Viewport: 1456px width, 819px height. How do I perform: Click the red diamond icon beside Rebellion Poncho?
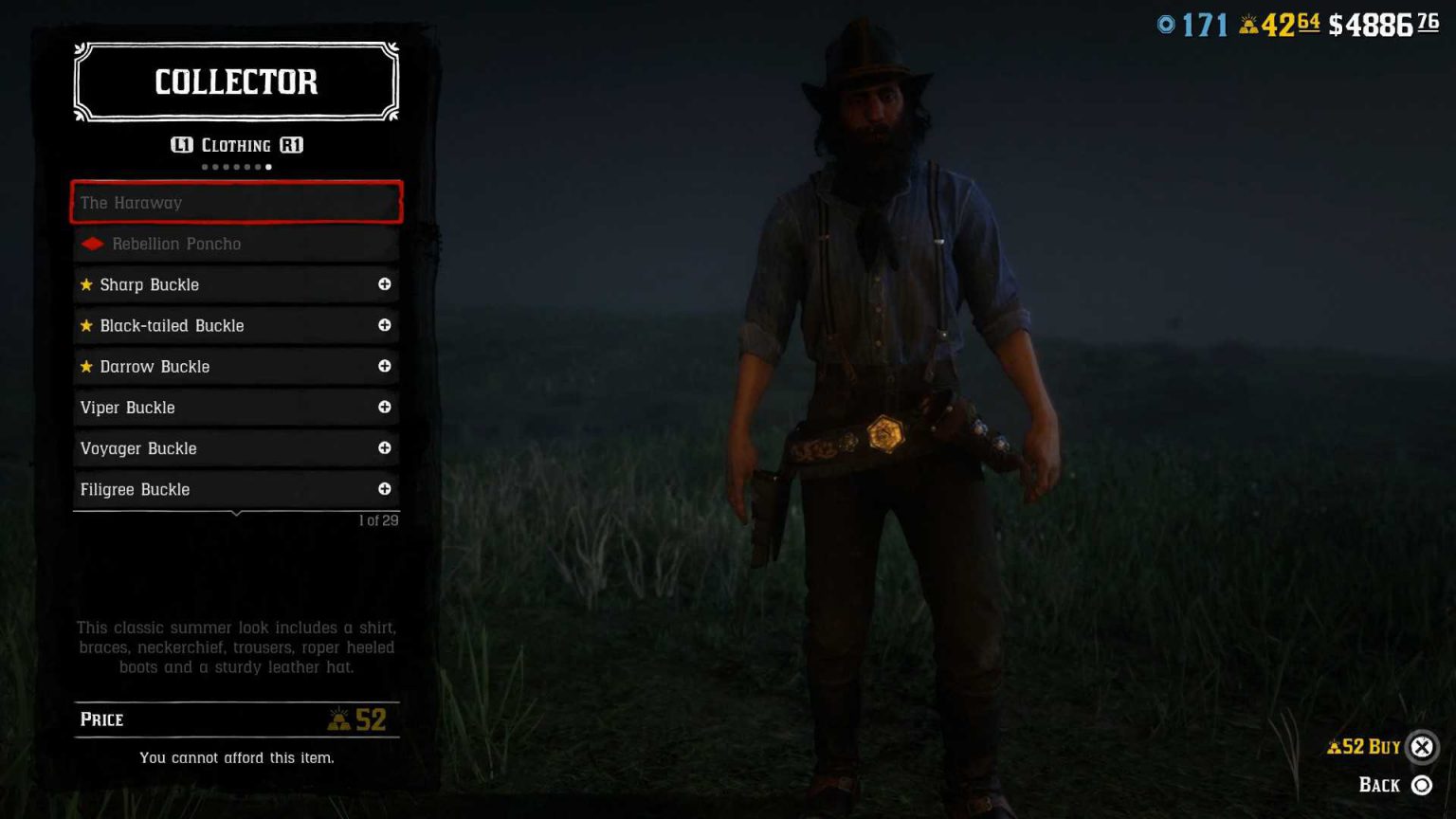point(92,244)
